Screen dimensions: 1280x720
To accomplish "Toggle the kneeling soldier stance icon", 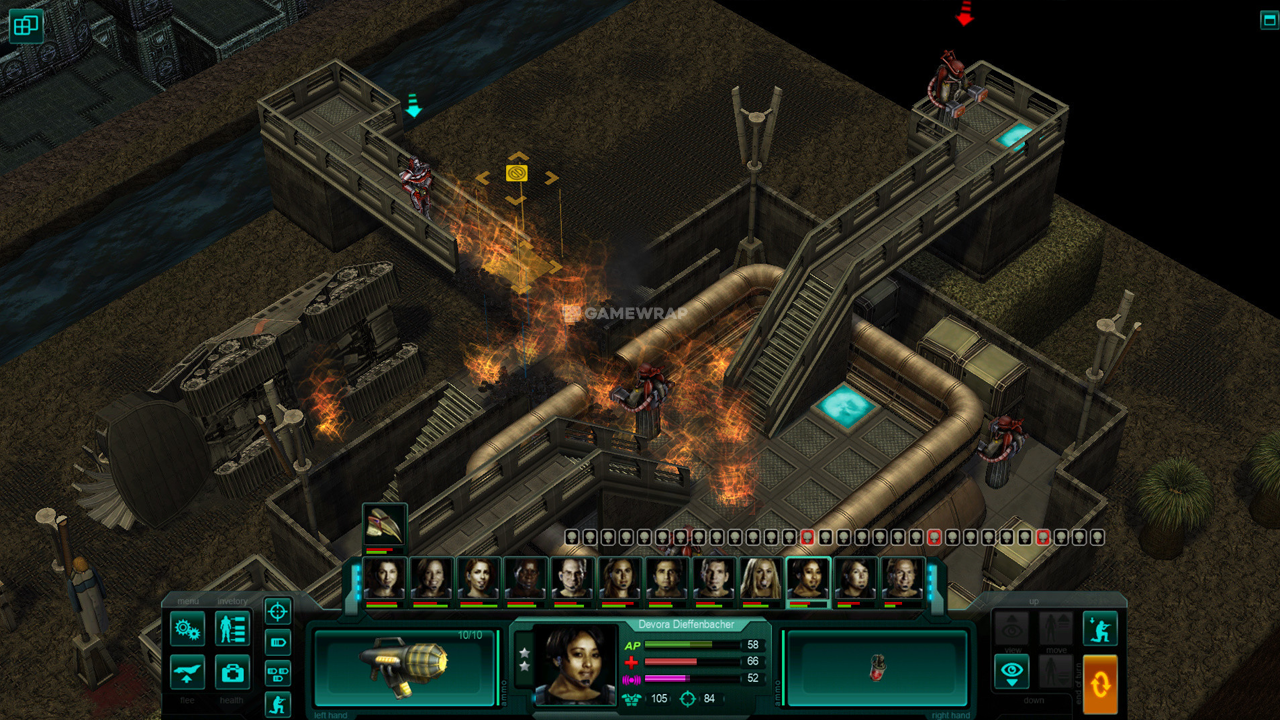I will tap(278, 704).
